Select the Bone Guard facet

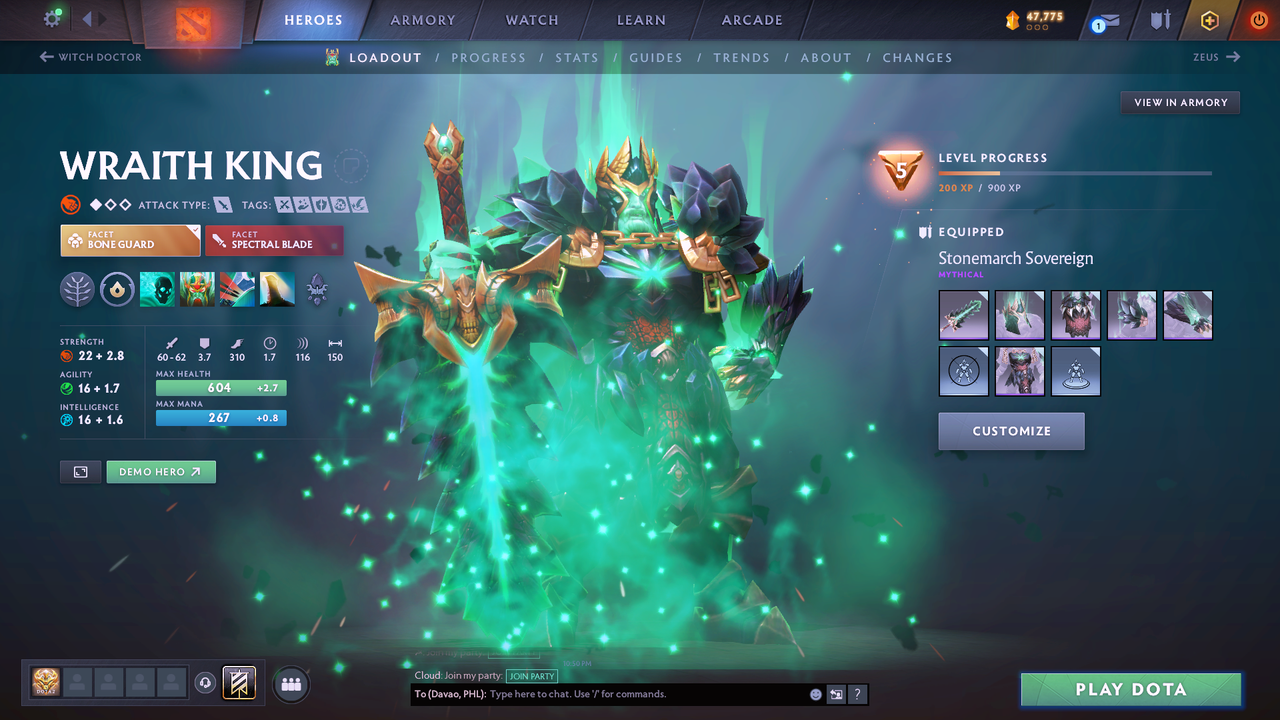[129, 240]
